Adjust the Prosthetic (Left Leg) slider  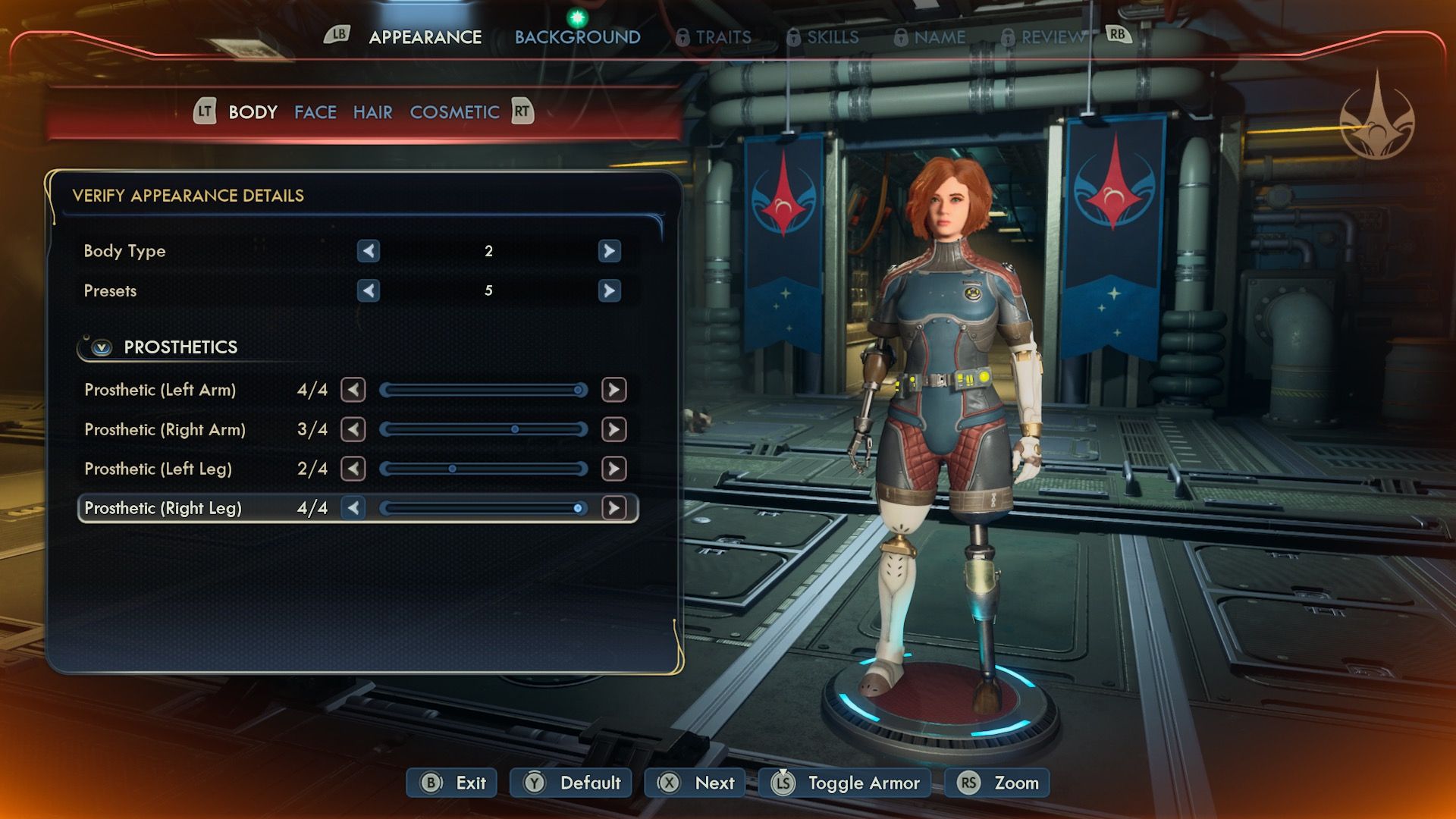[484, 469]
